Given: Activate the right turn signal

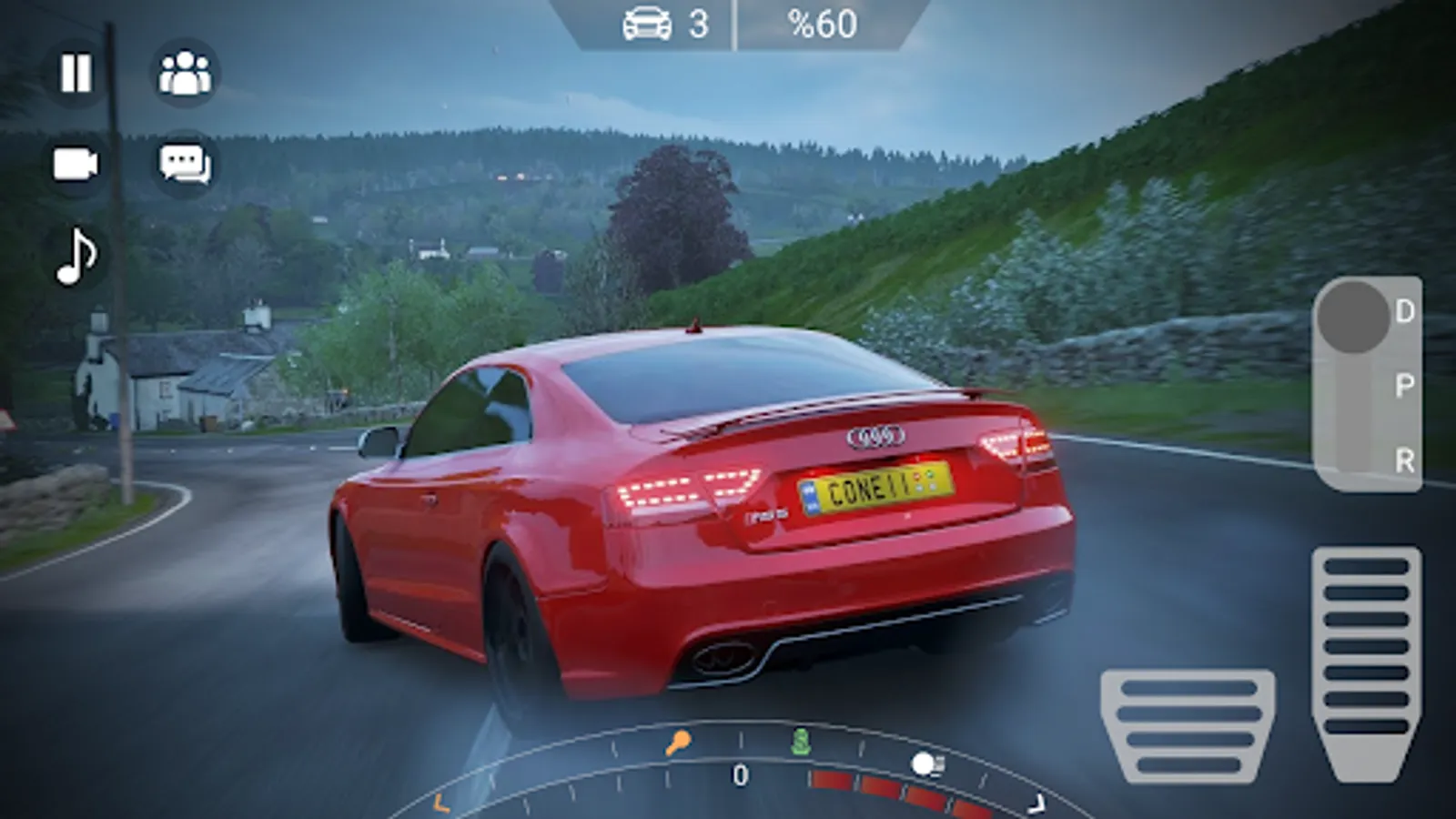Looking at the screenshot, I should point(1036,804).
